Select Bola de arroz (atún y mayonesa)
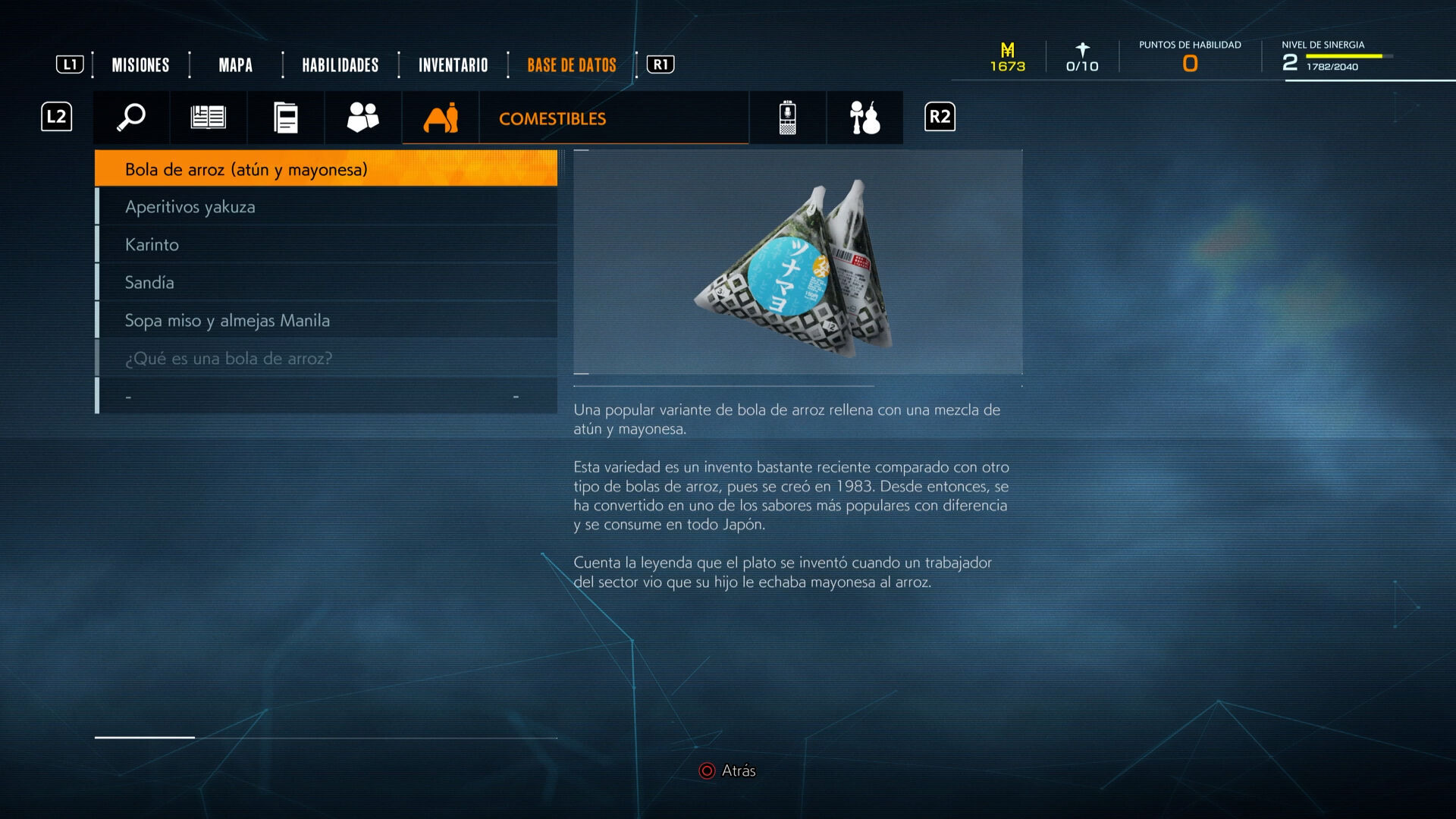This screenshot has width=1456, height=819. click(326, 169)
